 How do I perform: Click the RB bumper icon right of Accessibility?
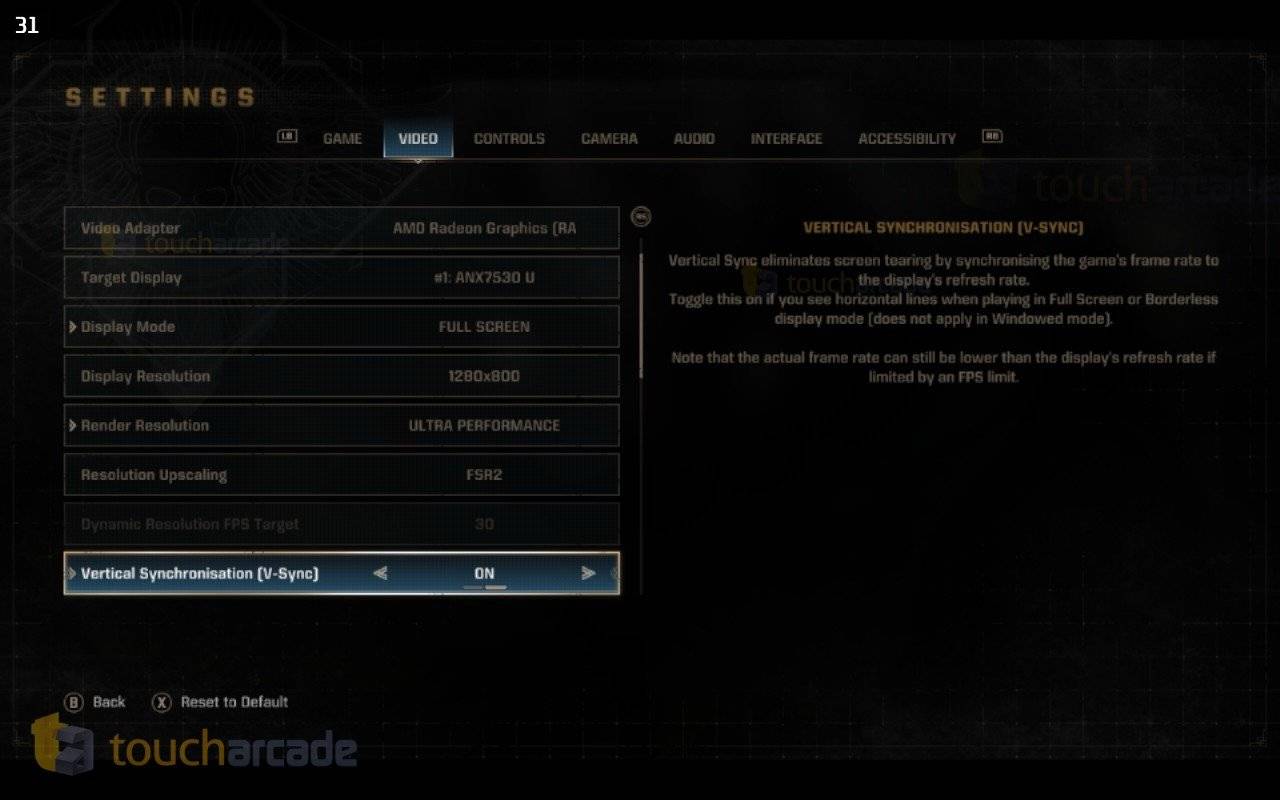(991, 137)
